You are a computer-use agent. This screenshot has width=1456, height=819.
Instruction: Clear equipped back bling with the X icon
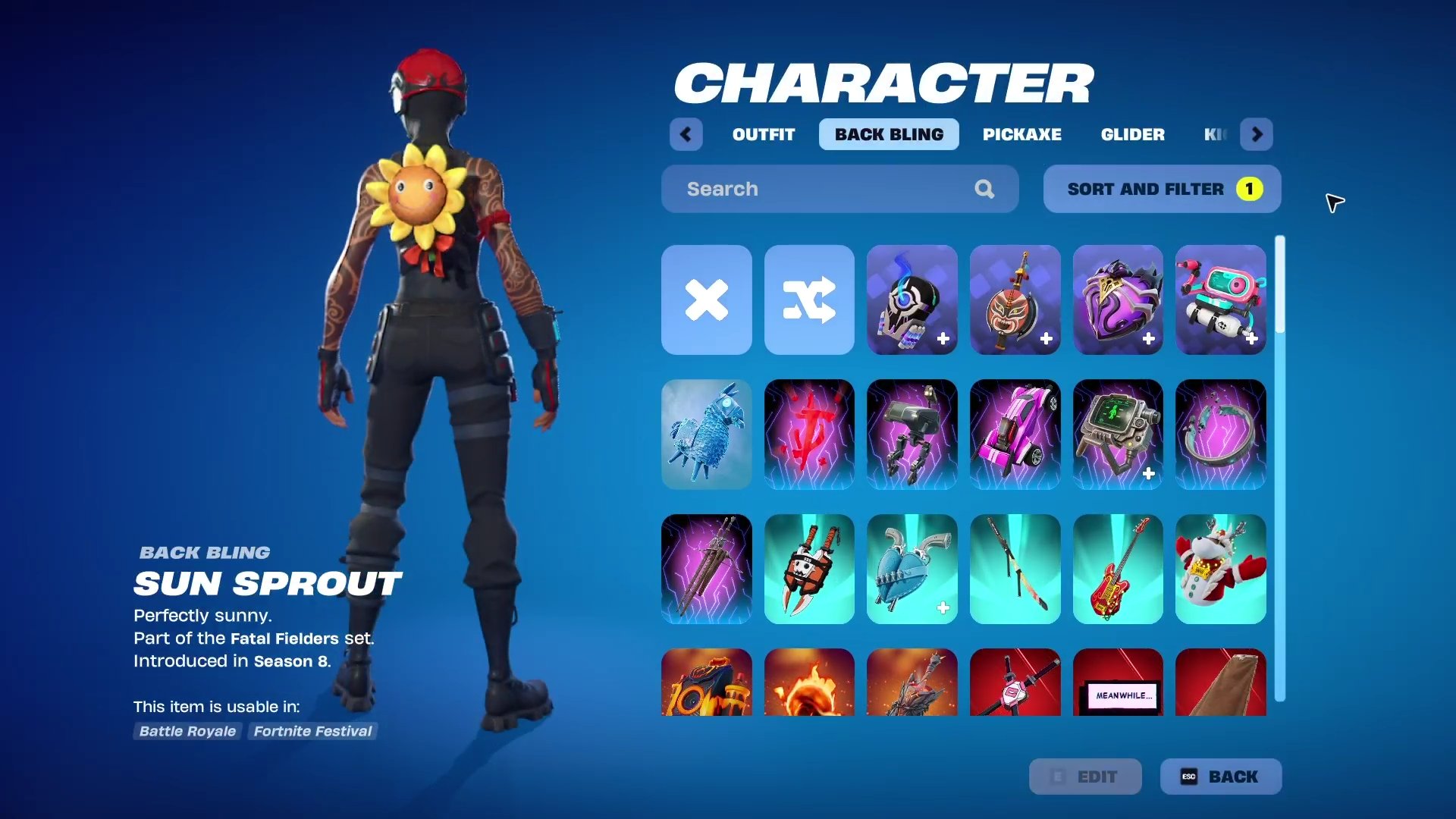[706, 300]
